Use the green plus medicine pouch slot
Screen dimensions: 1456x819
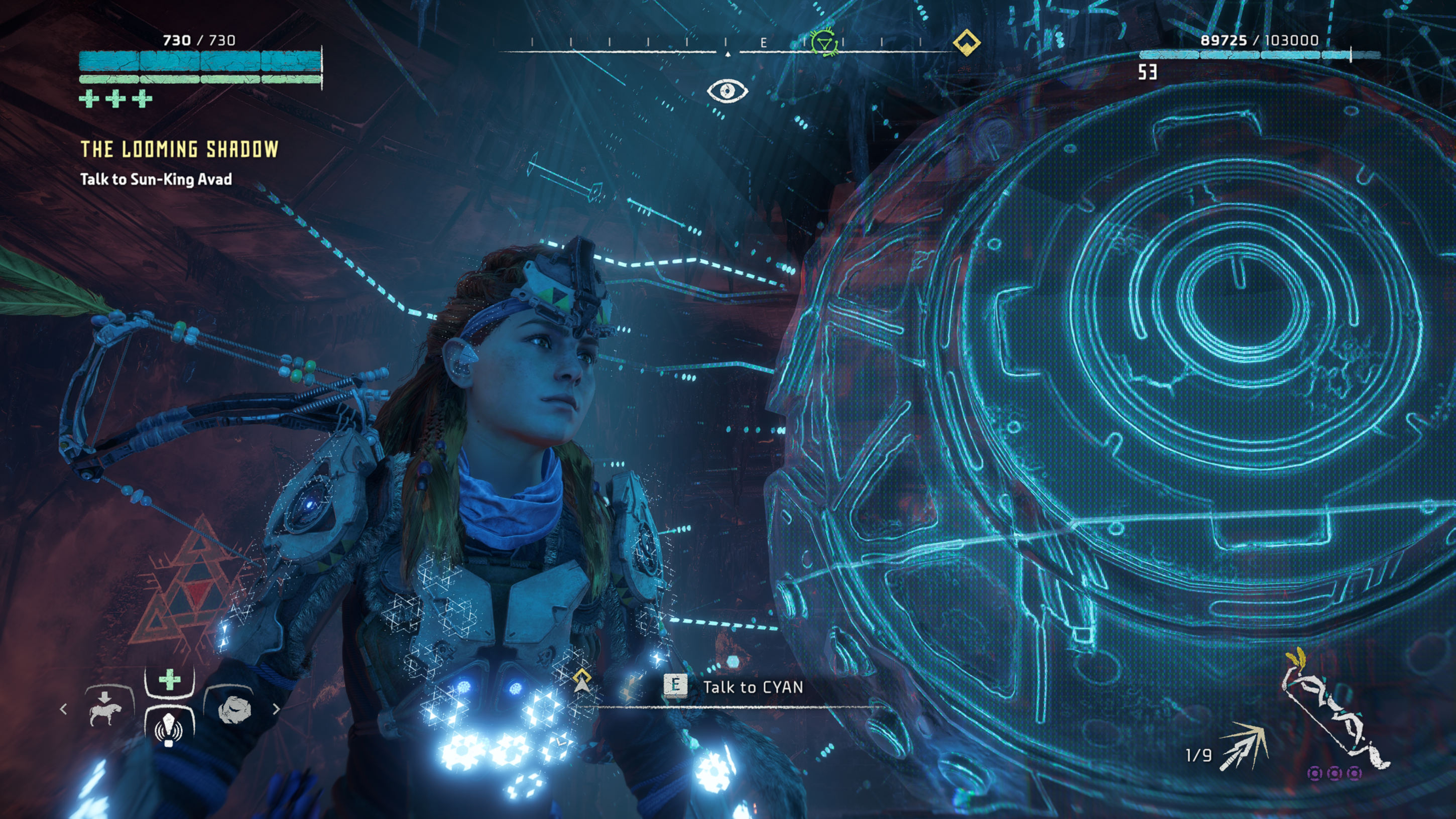tap(170, 680)
